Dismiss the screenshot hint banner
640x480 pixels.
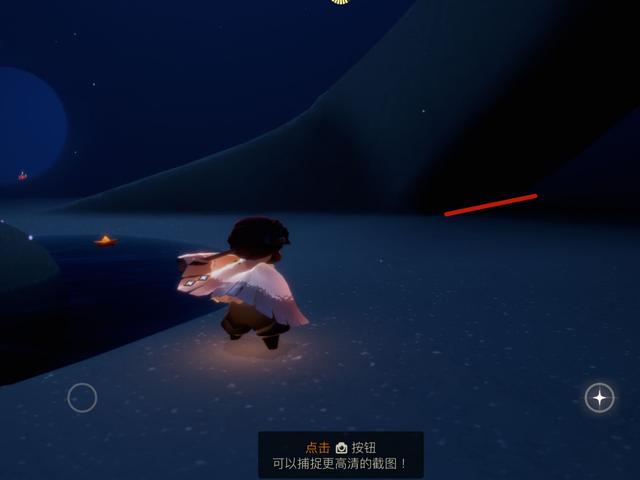tap(340, 455)
